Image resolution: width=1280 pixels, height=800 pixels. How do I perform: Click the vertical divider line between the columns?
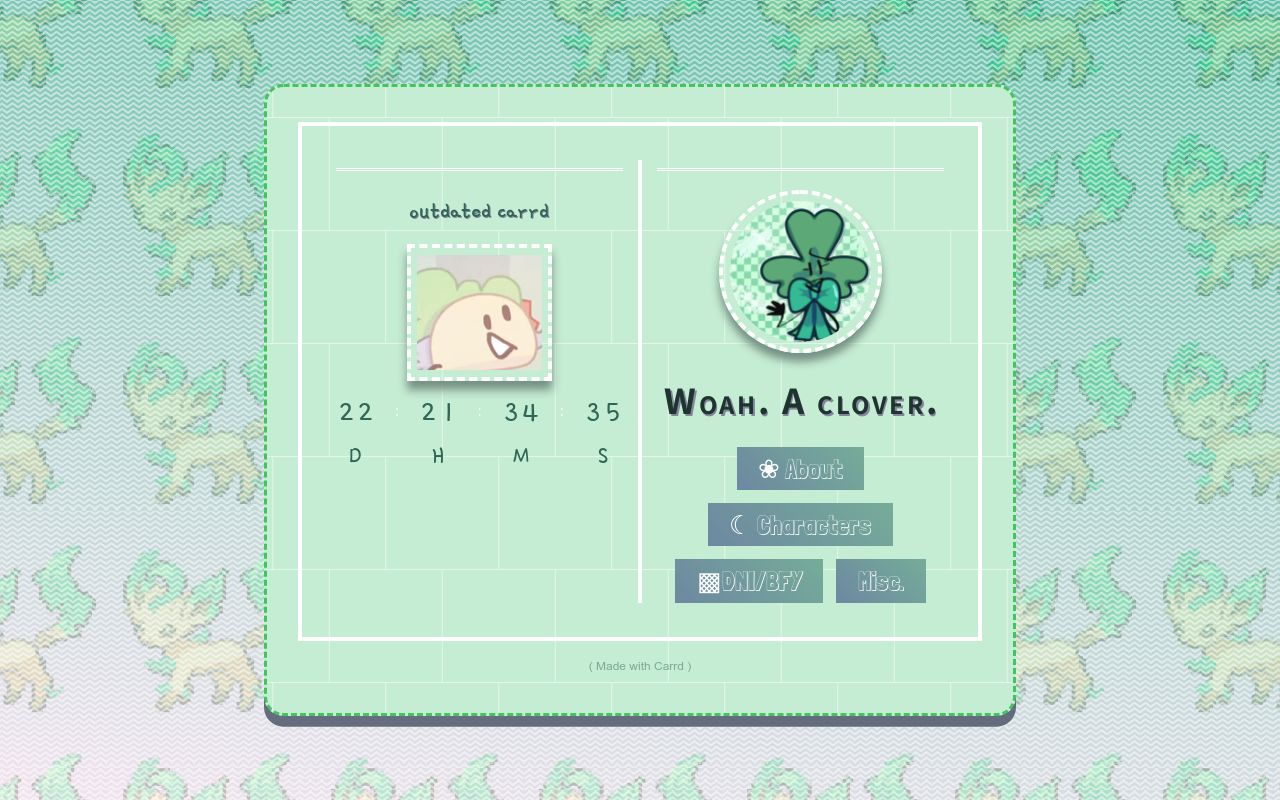pos(640,380)
